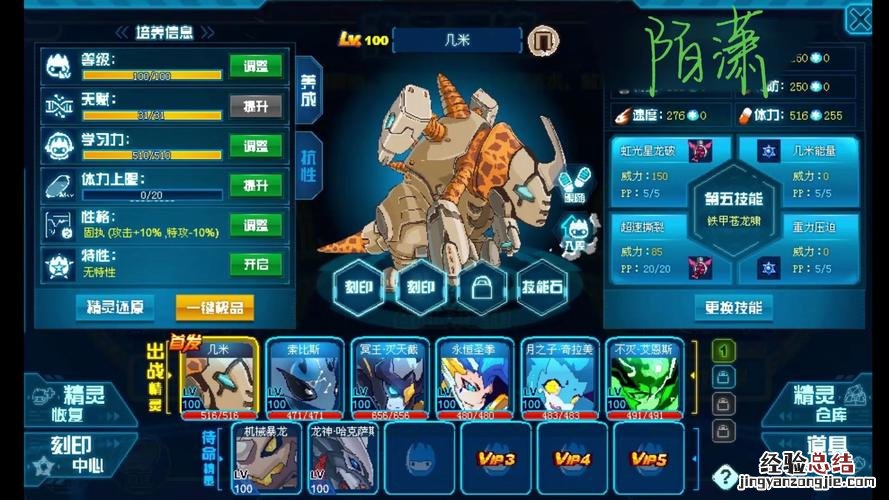Switch to the 抗性 tab
This screenshot has width=889, height=500.
(x=308, y=162)
